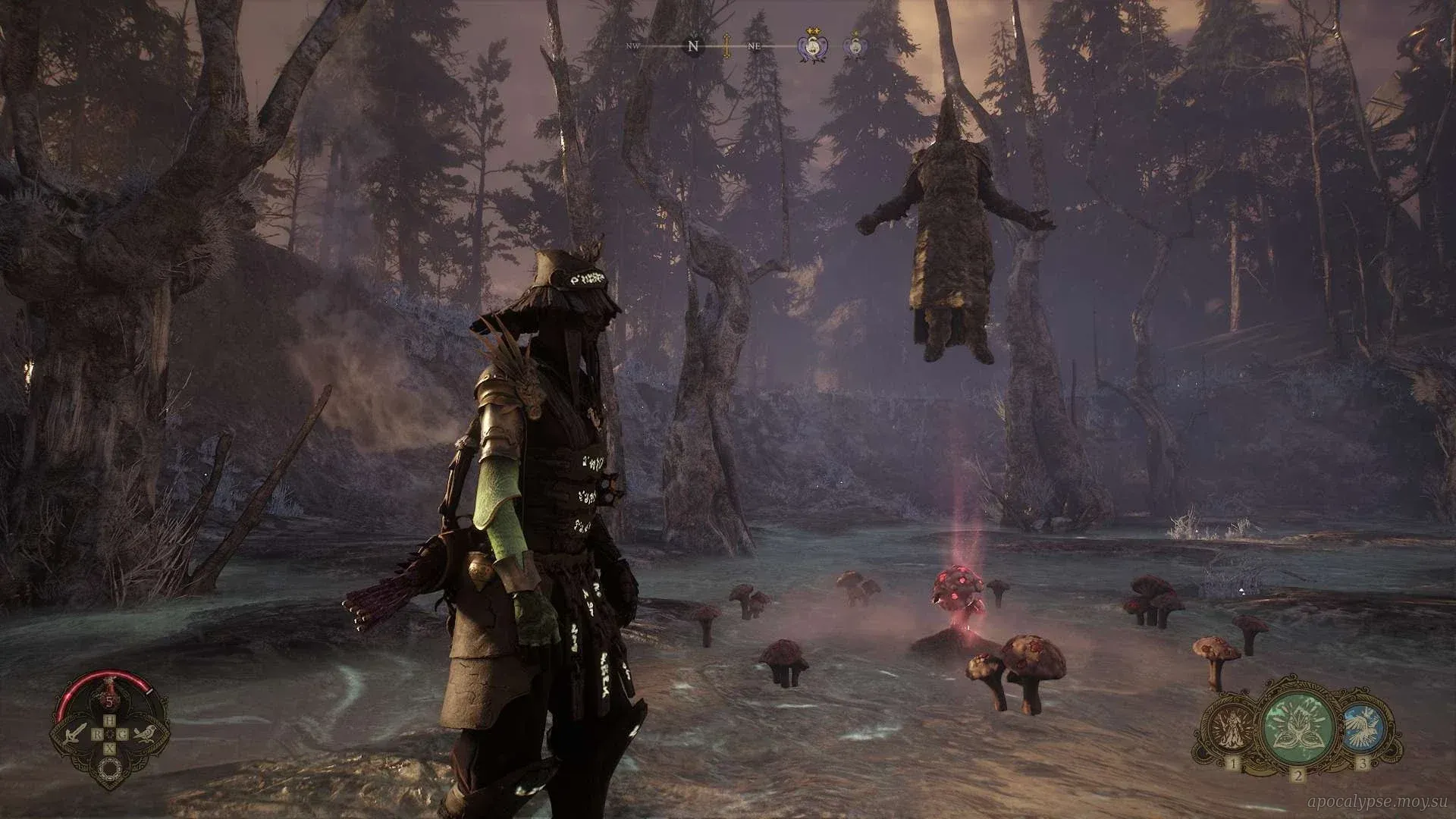Click the golden marker on the compass

726,46
